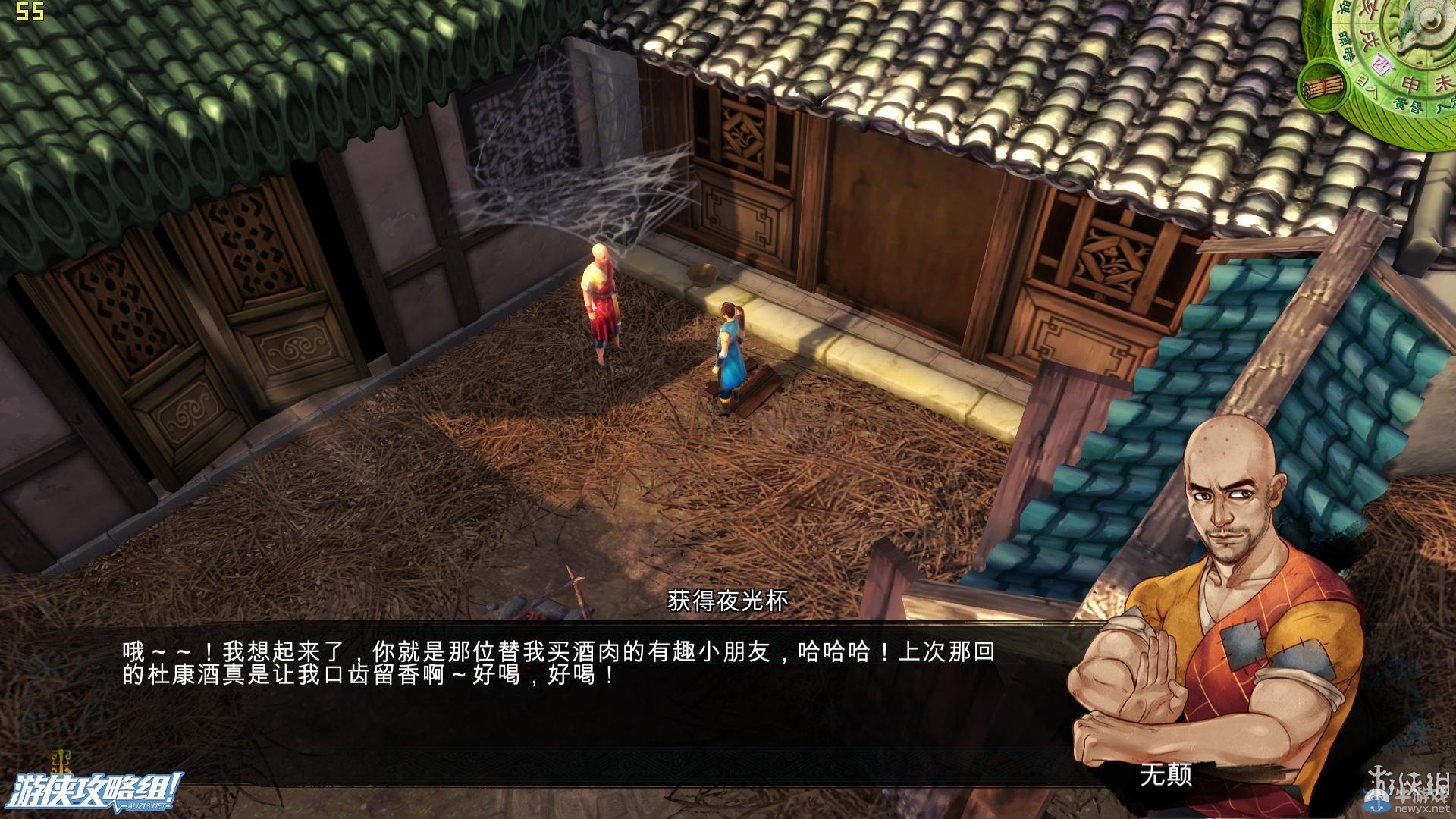Click the 黄昏 label on the time dial
This screenshot has height=819, width=1456.
point(1407,105)
